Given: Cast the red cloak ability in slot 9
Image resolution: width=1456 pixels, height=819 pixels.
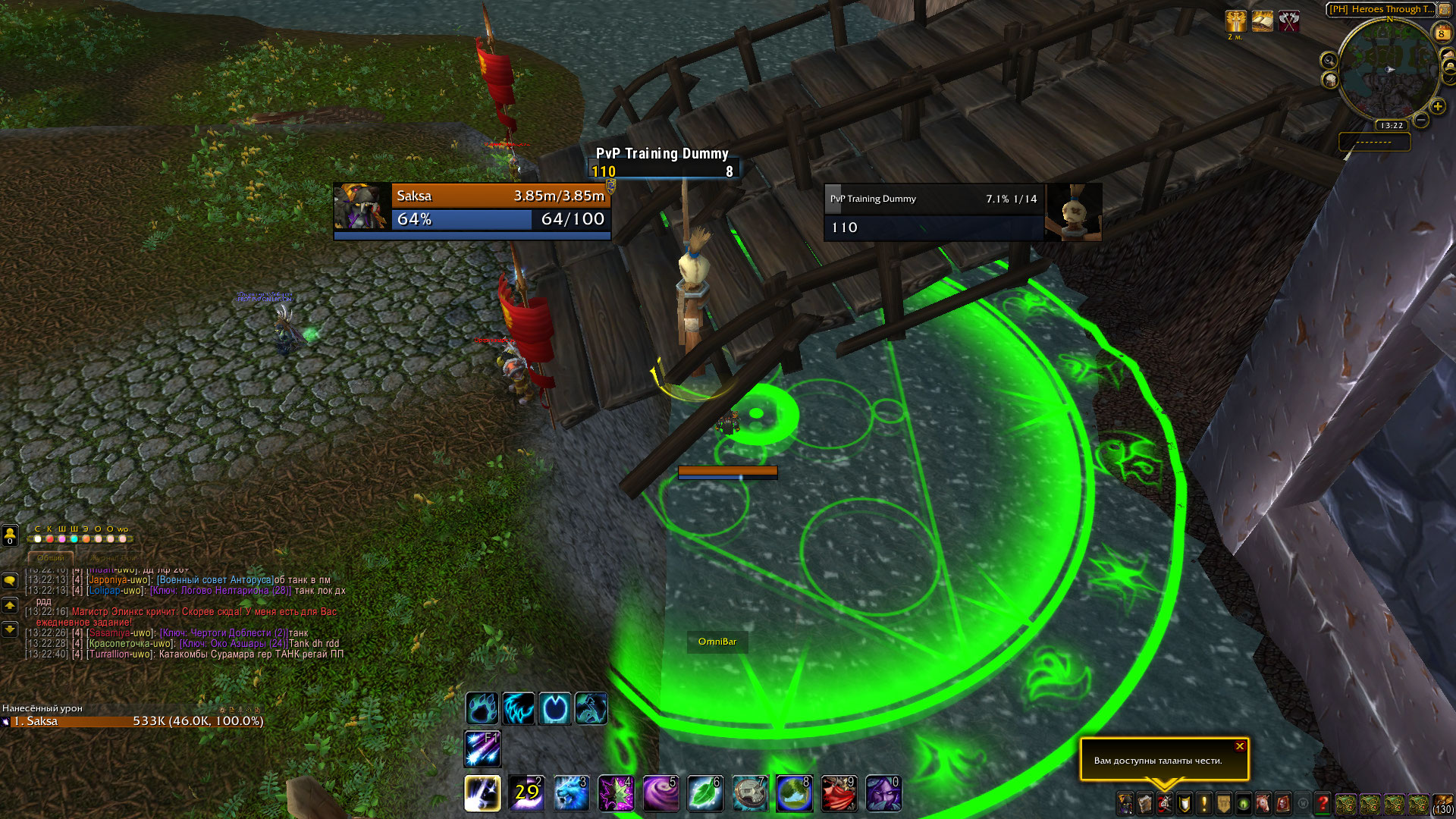Looking at the screenshot, I should pos(839,793).
